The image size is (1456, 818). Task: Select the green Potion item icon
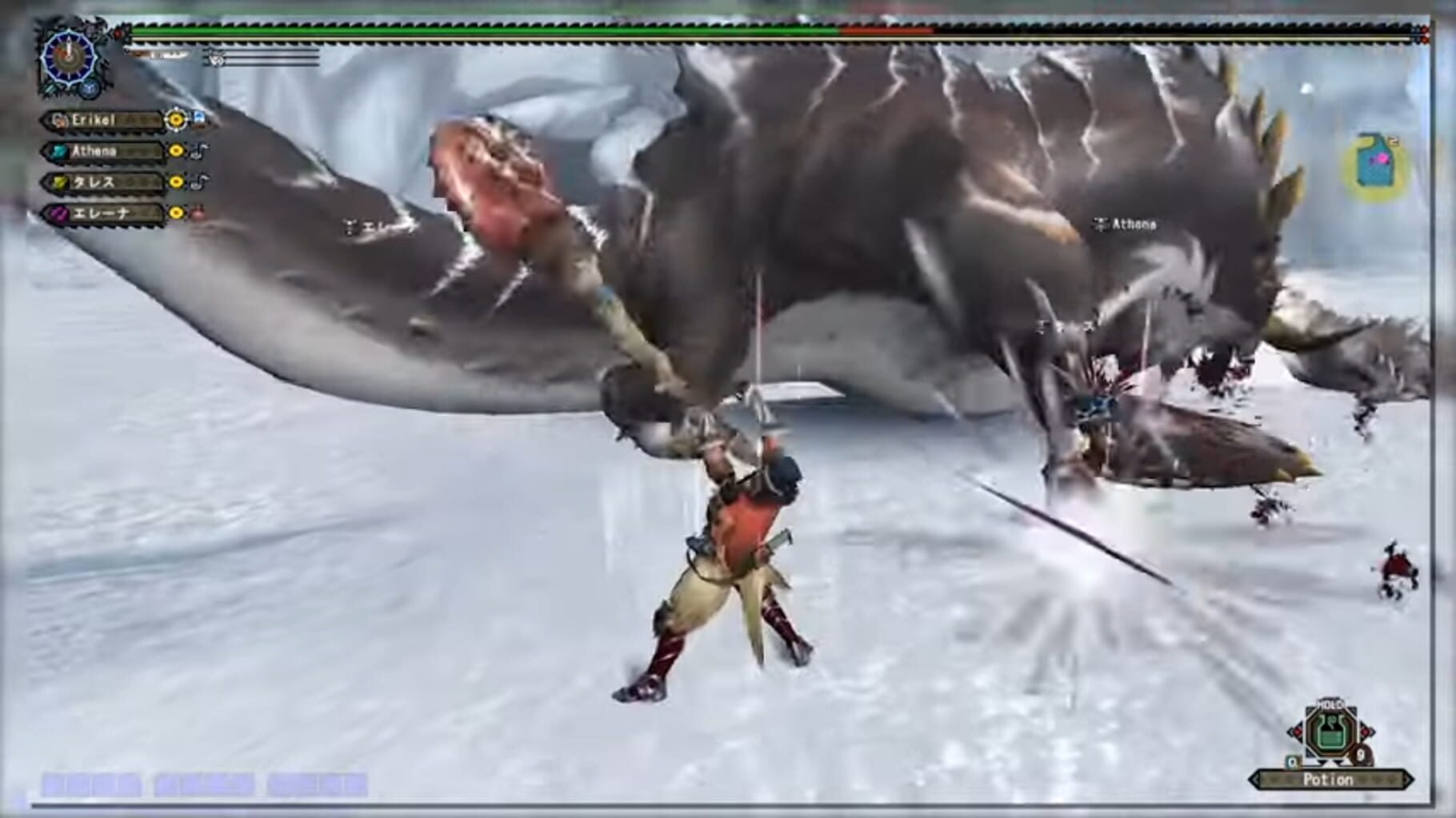[x=1330, y=734]
